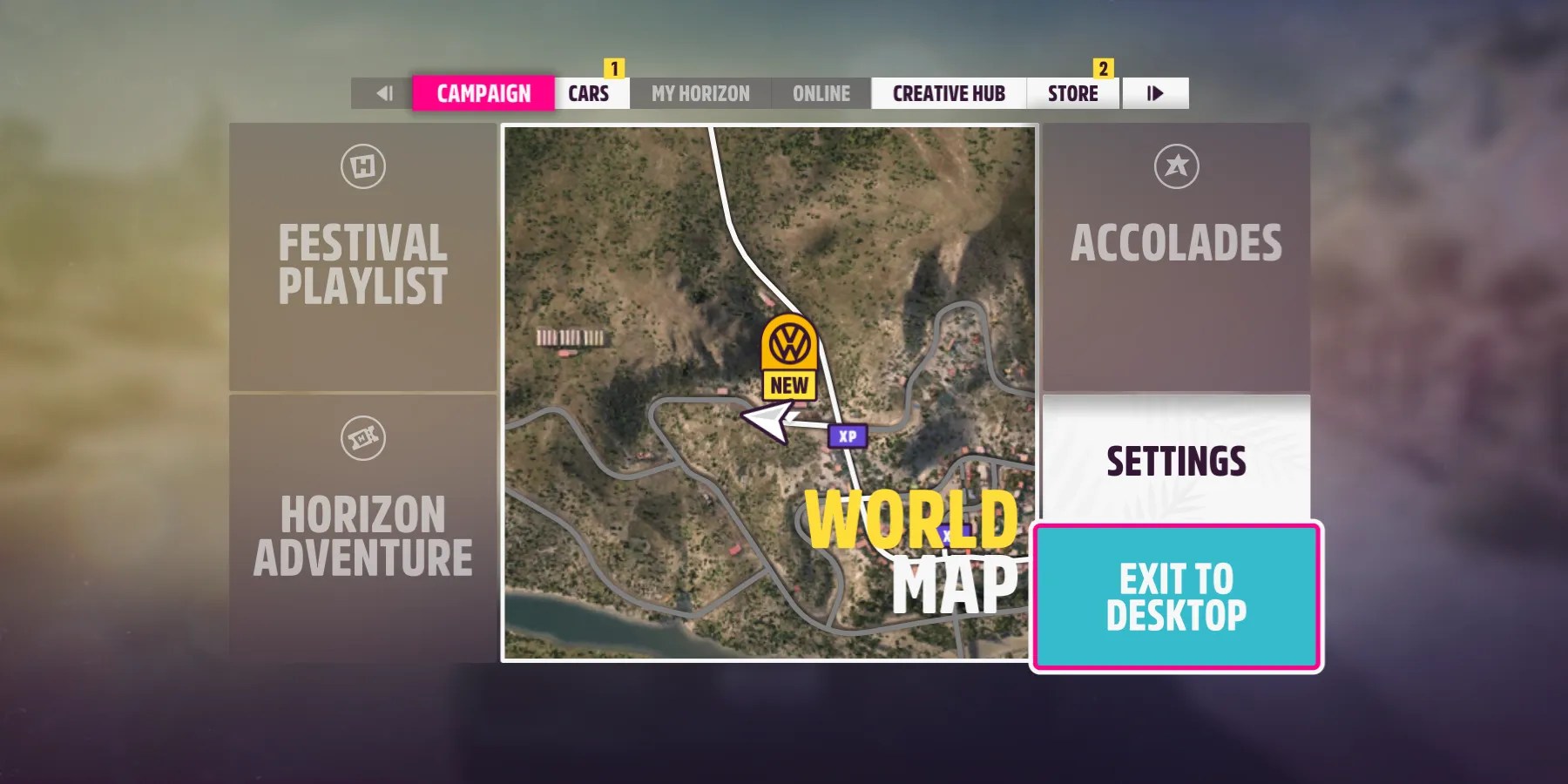1568x784 pixels.
Task: Open the Cars tab
Action: pyautogui.click(x=591, y=93)
